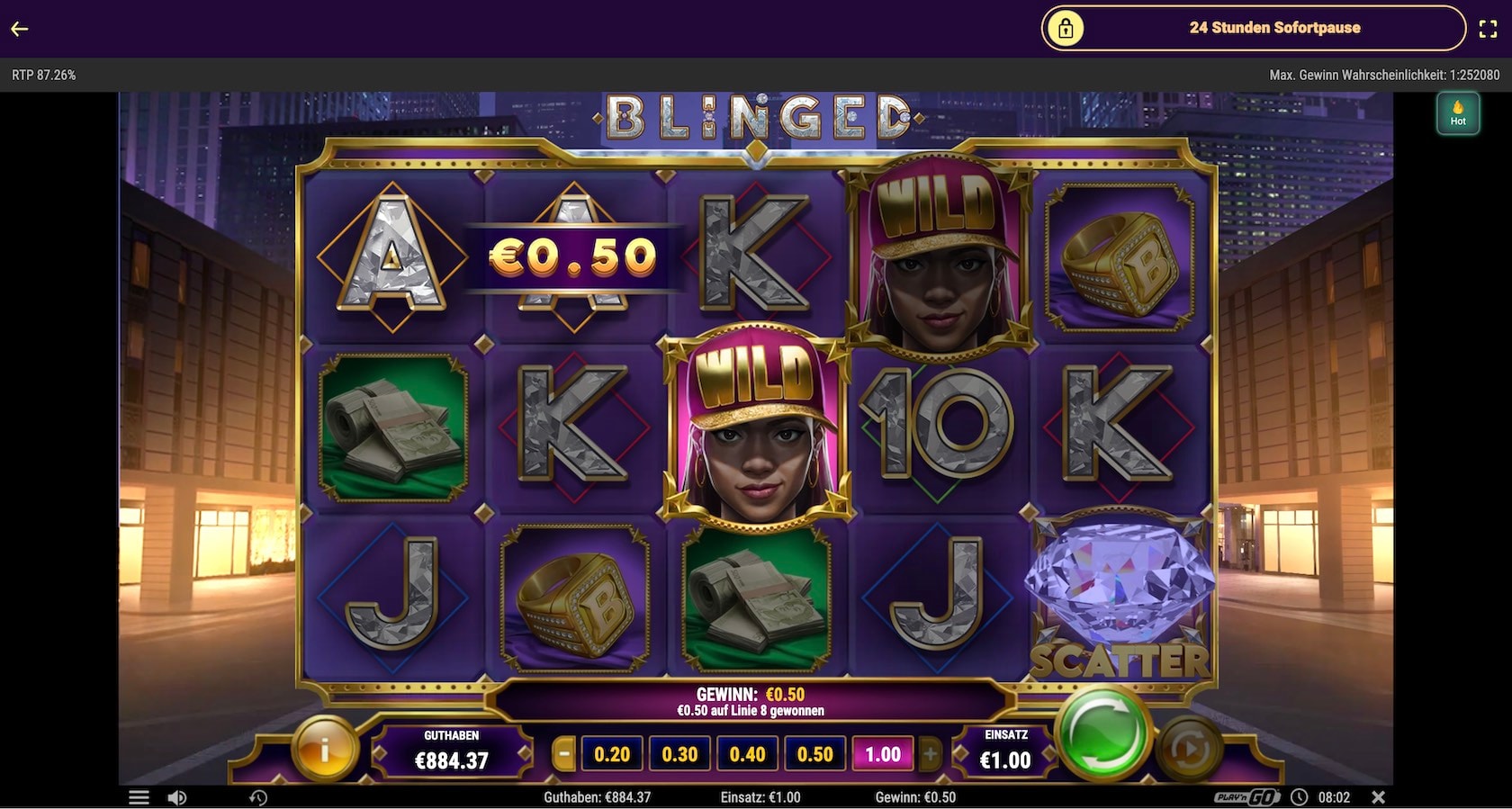The height and width of the screenshot is (809, 1512).
Task: Click the lock icon beside Sofortpause
Action: (1066, 28)
